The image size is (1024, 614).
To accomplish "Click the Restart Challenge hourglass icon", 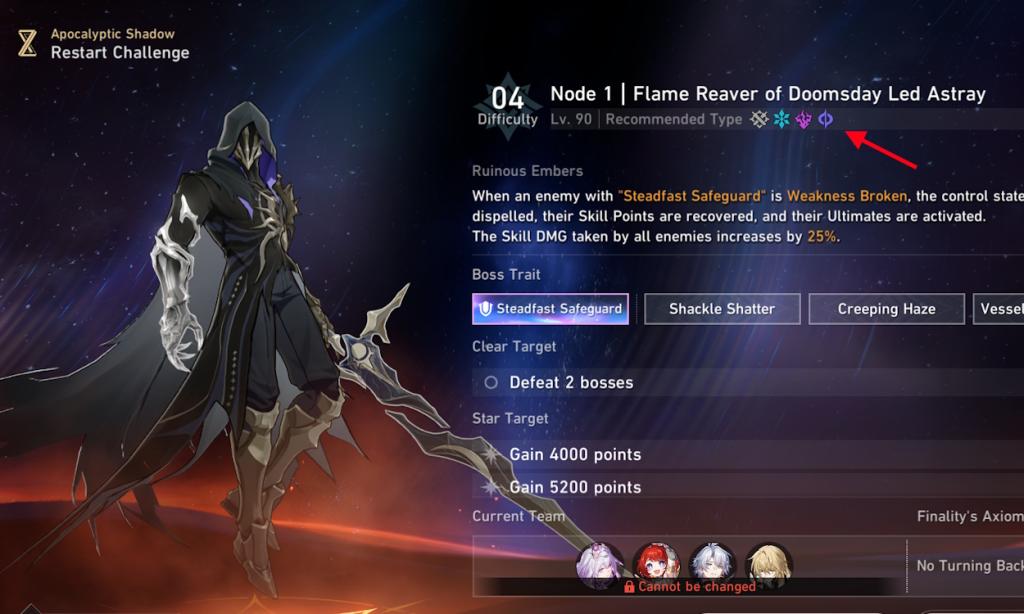I will [27, 43].
